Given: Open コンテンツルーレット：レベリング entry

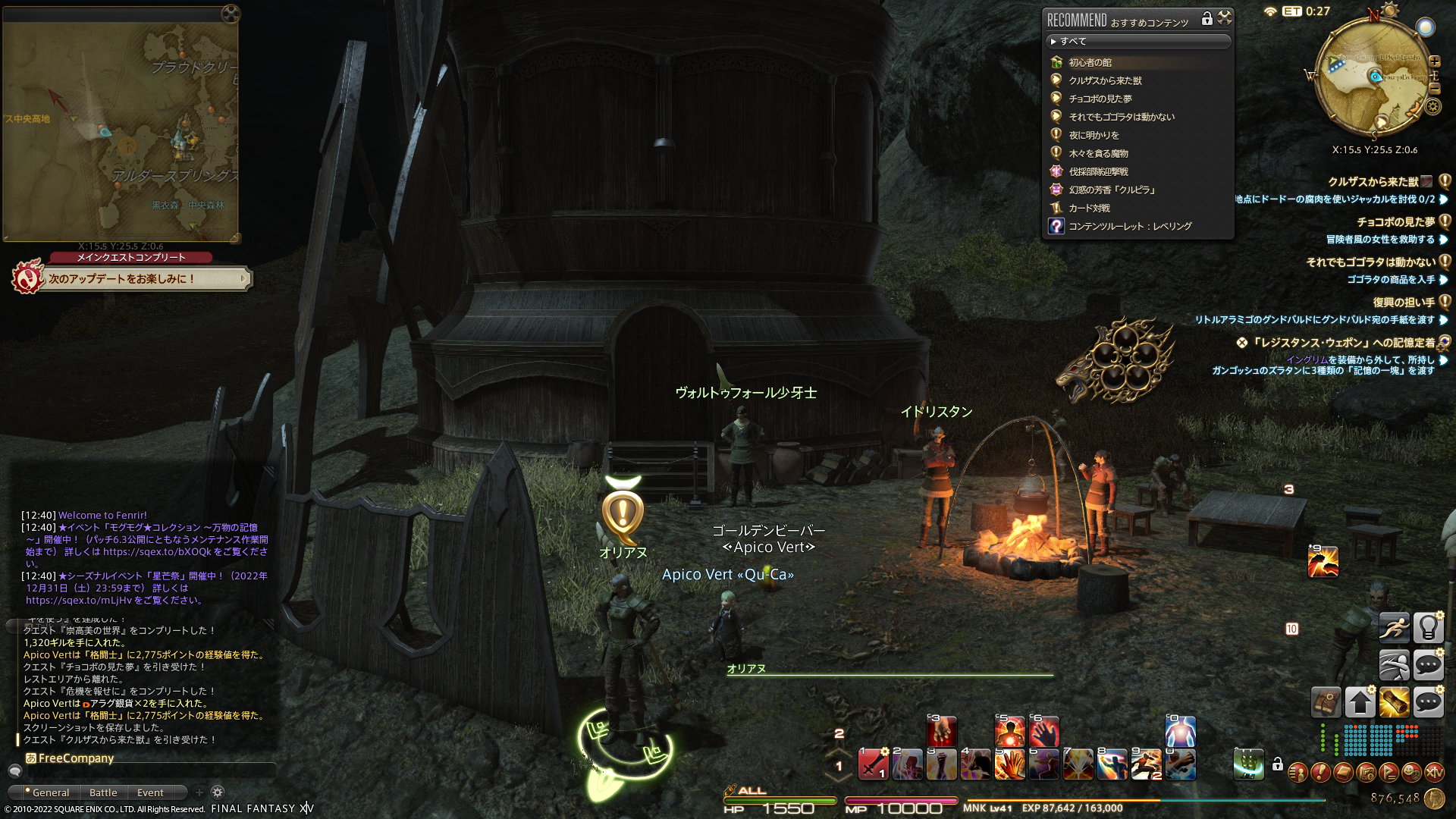Looking at the screenshot, I should click(1130, 226).
